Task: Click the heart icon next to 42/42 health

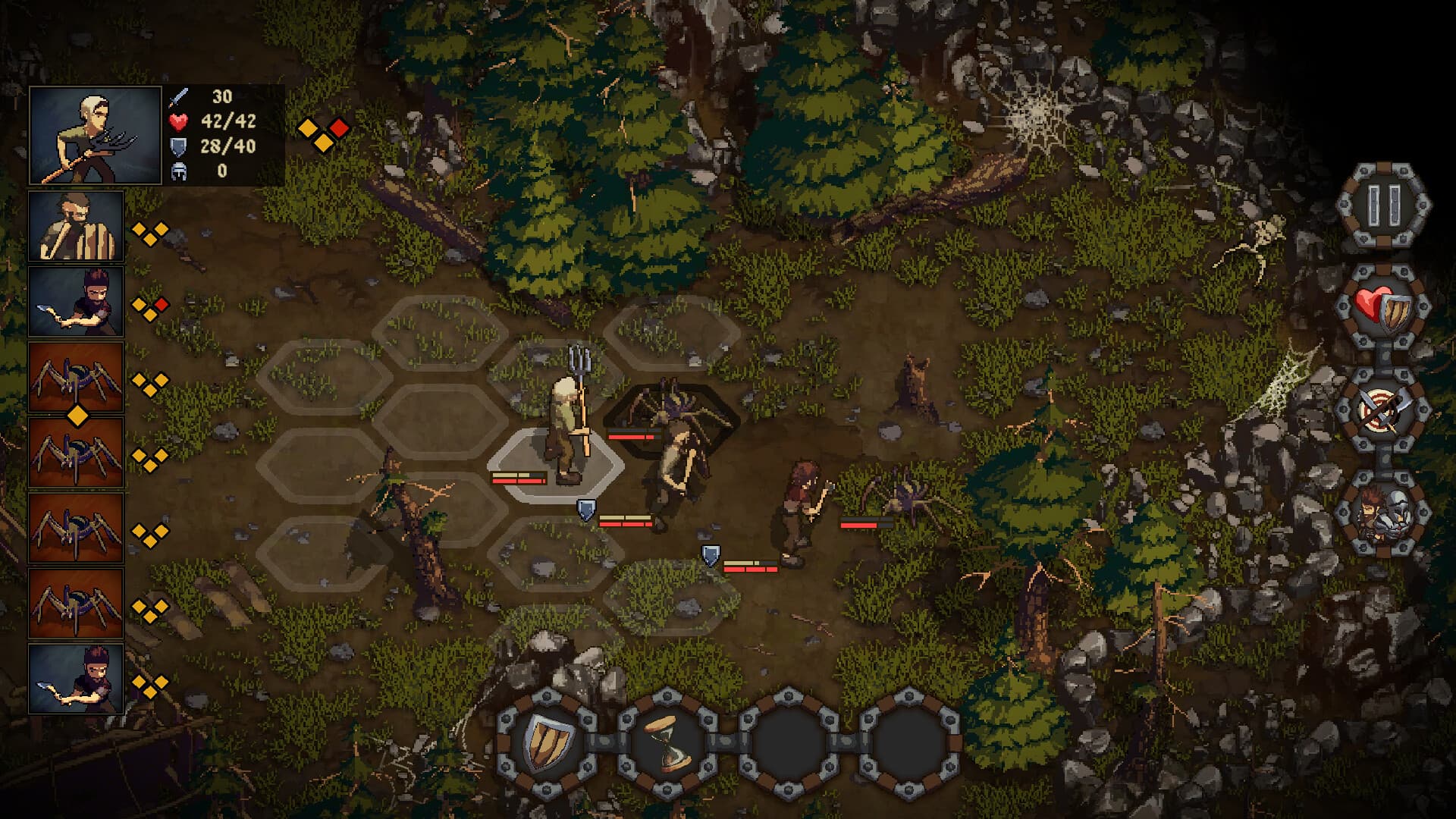Action: (x=179, y=121)
